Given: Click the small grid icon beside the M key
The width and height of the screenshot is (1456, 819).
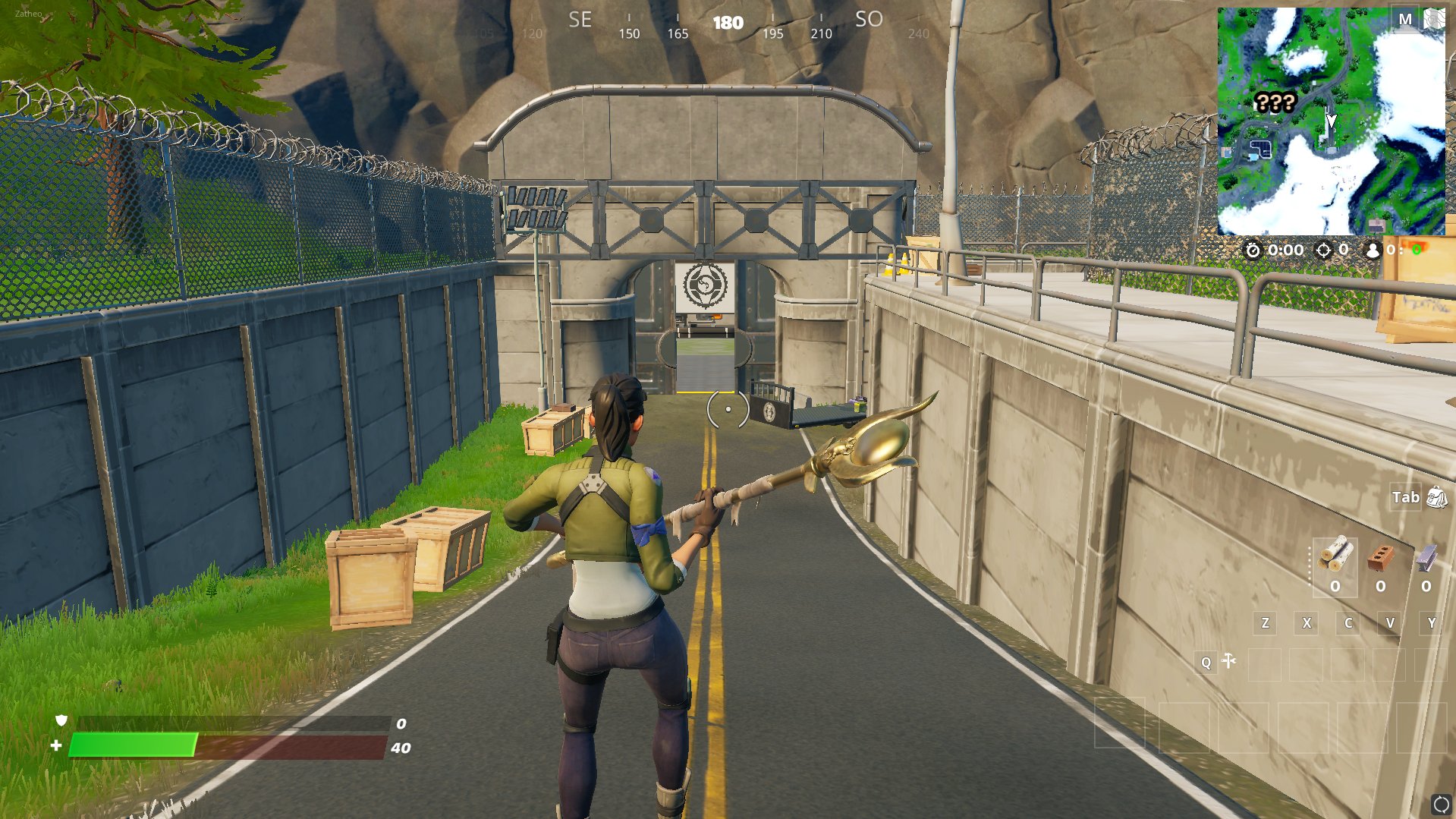Looking at the screenshot, I should (1433, 20).
